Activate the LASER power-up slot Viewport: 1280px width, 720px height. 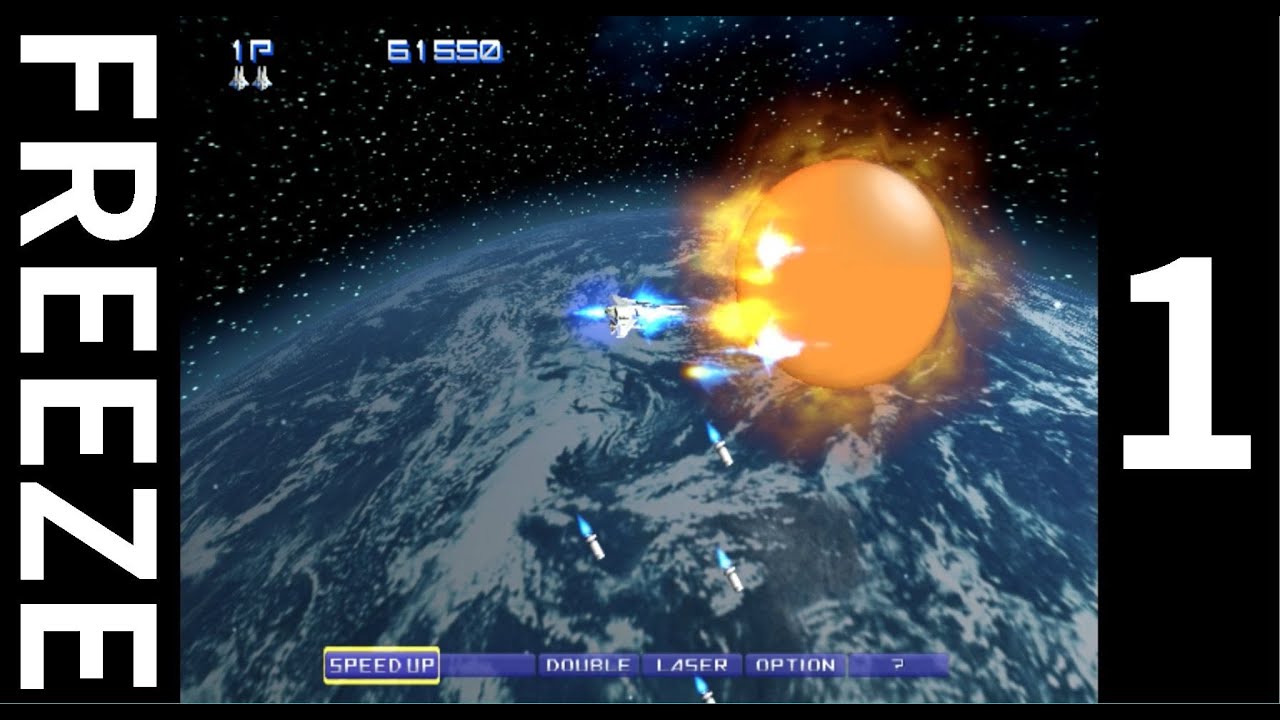click(691, 665)
